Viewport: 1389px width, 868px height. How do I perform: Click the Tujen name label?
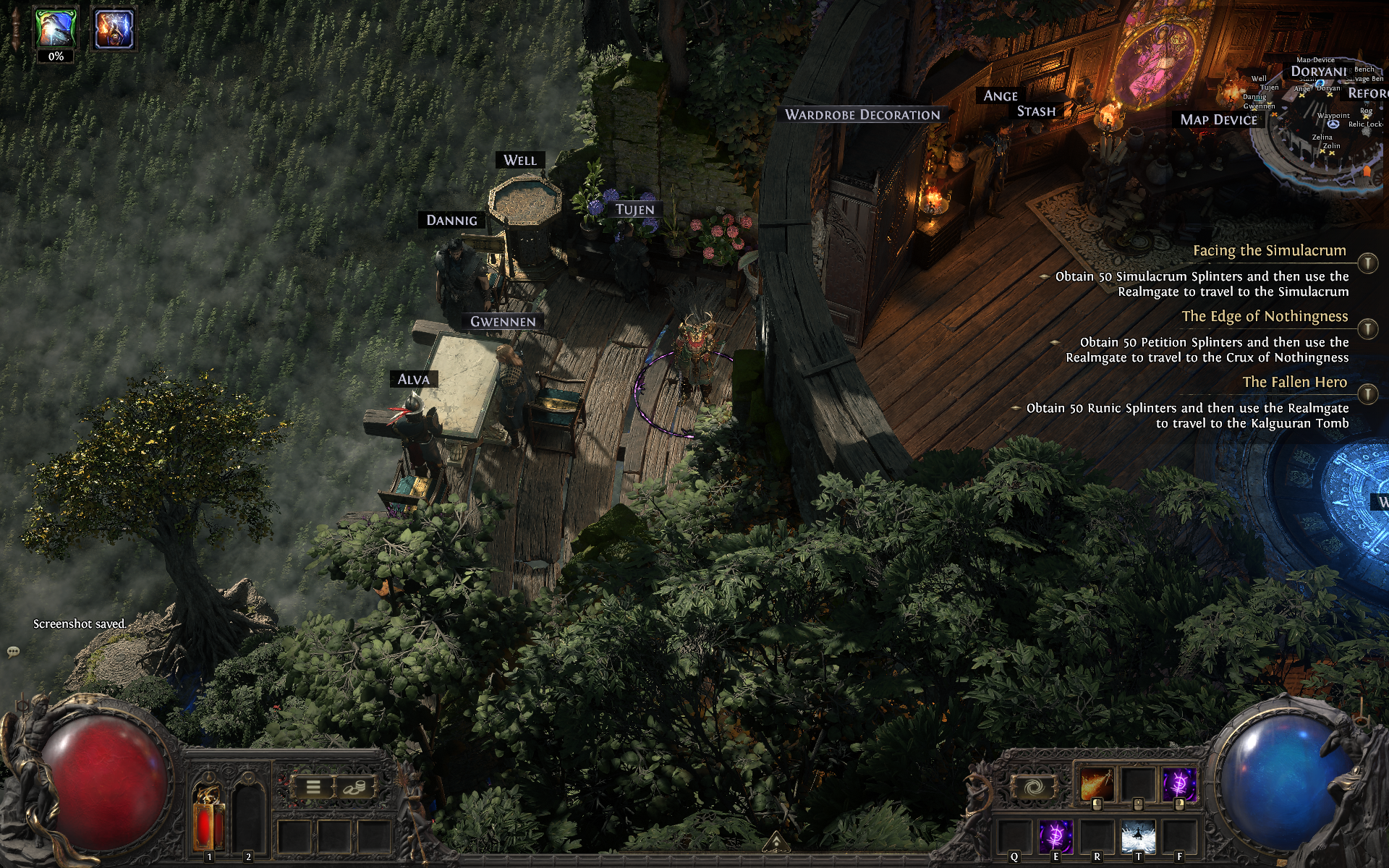pyautogui.click(x=634, y=210)
